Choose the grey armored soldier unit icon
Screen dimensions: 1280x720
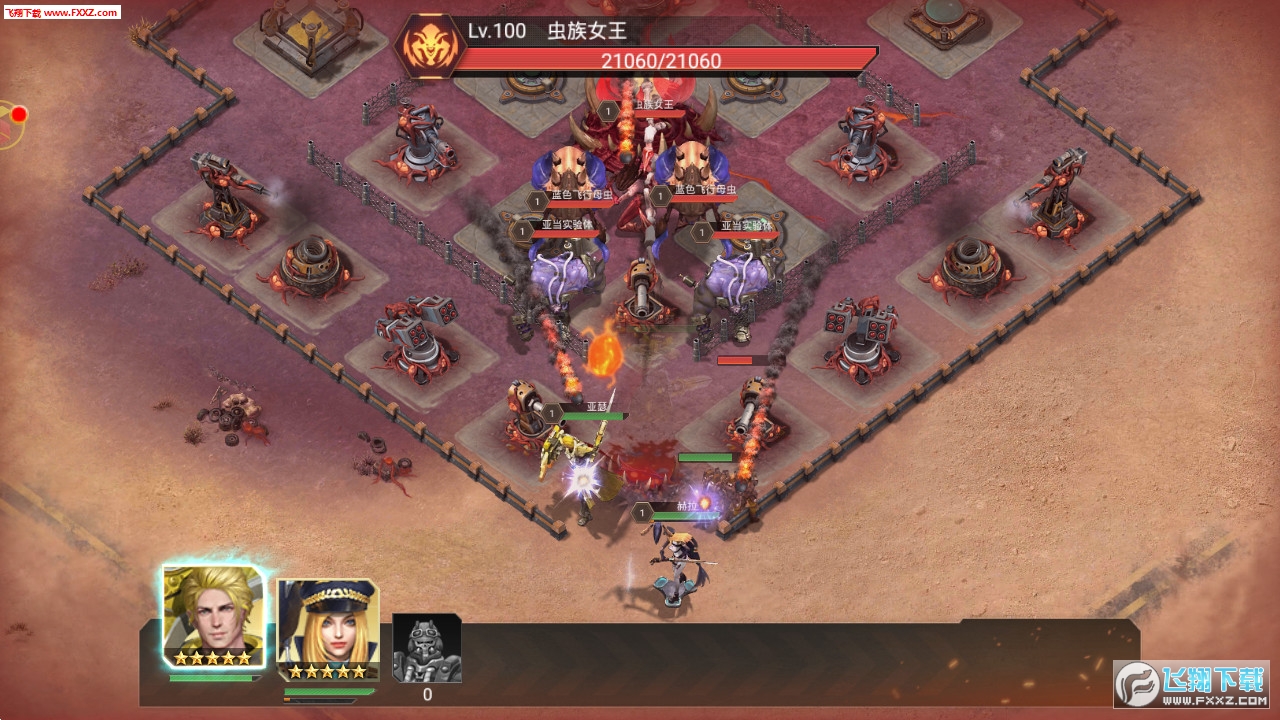(x=427, y=648)
